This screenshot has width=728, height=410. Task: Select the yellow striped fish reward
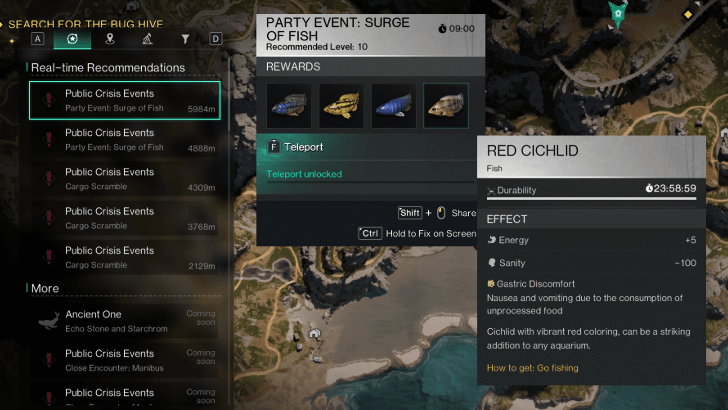point(341,105)
